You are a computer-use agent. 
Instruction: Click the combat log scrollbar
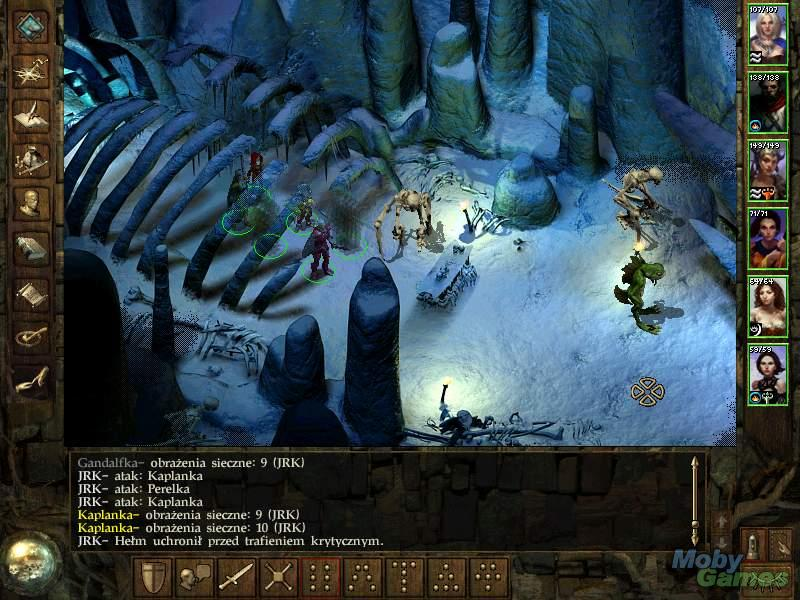click(x=692, y=500)
